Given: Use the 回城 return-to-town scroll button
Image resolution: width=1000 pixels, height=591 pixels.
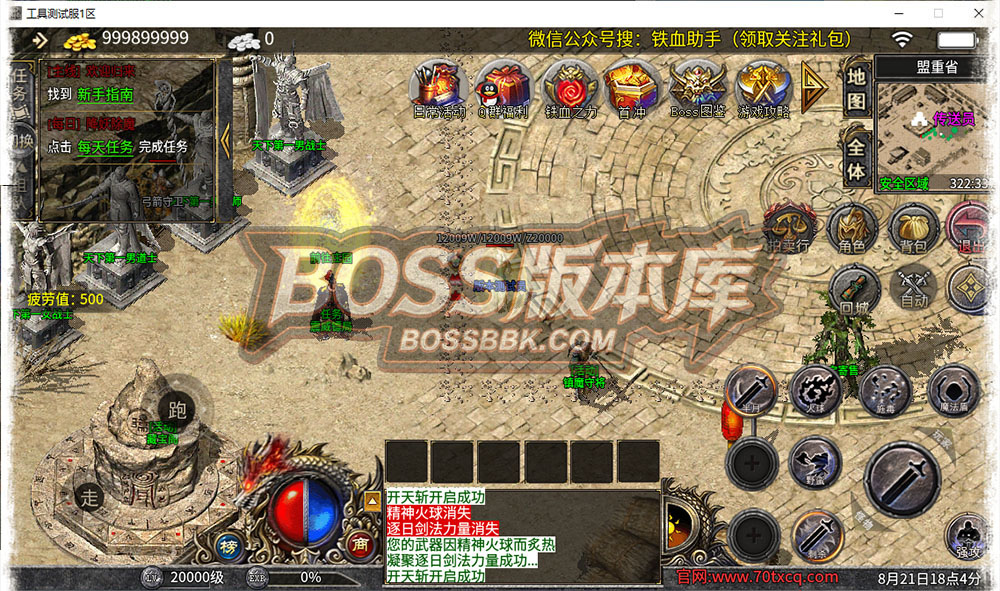Looking at the screenshot, I should click(852, 289).
